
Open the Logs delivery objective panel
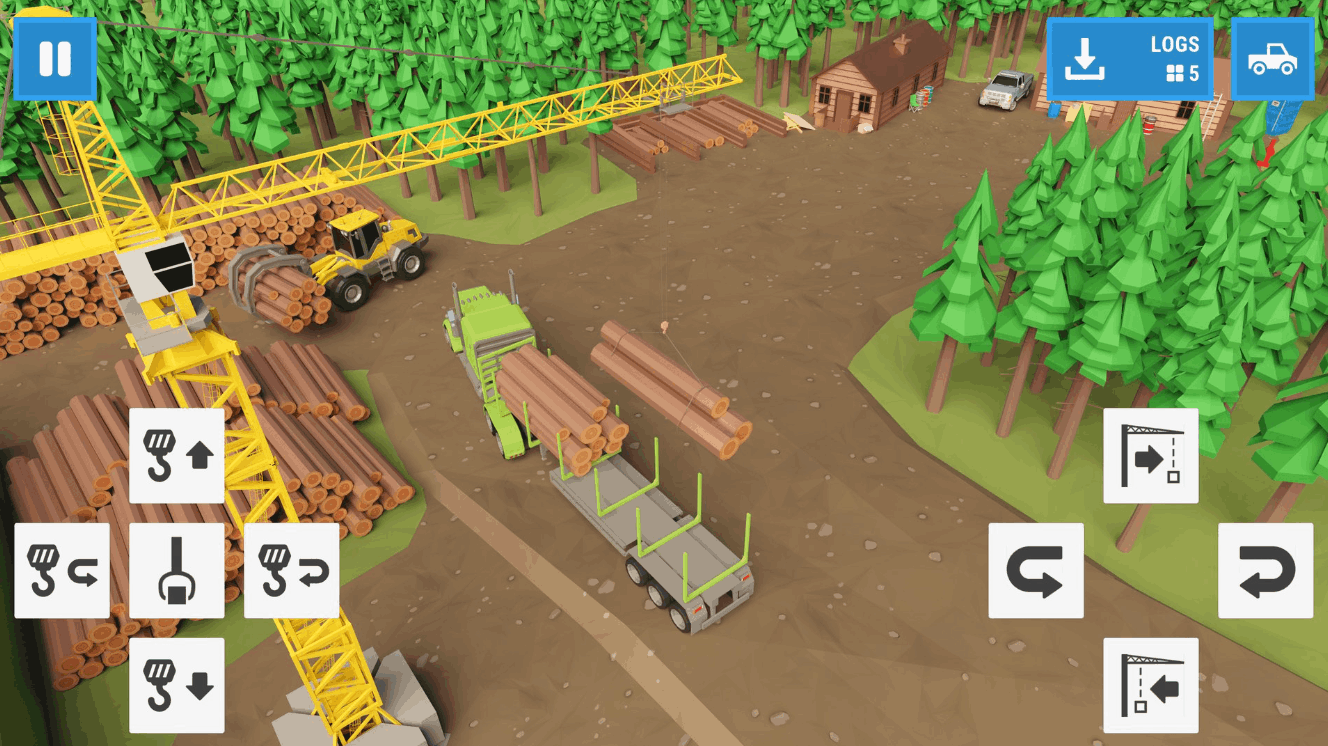1129,59
